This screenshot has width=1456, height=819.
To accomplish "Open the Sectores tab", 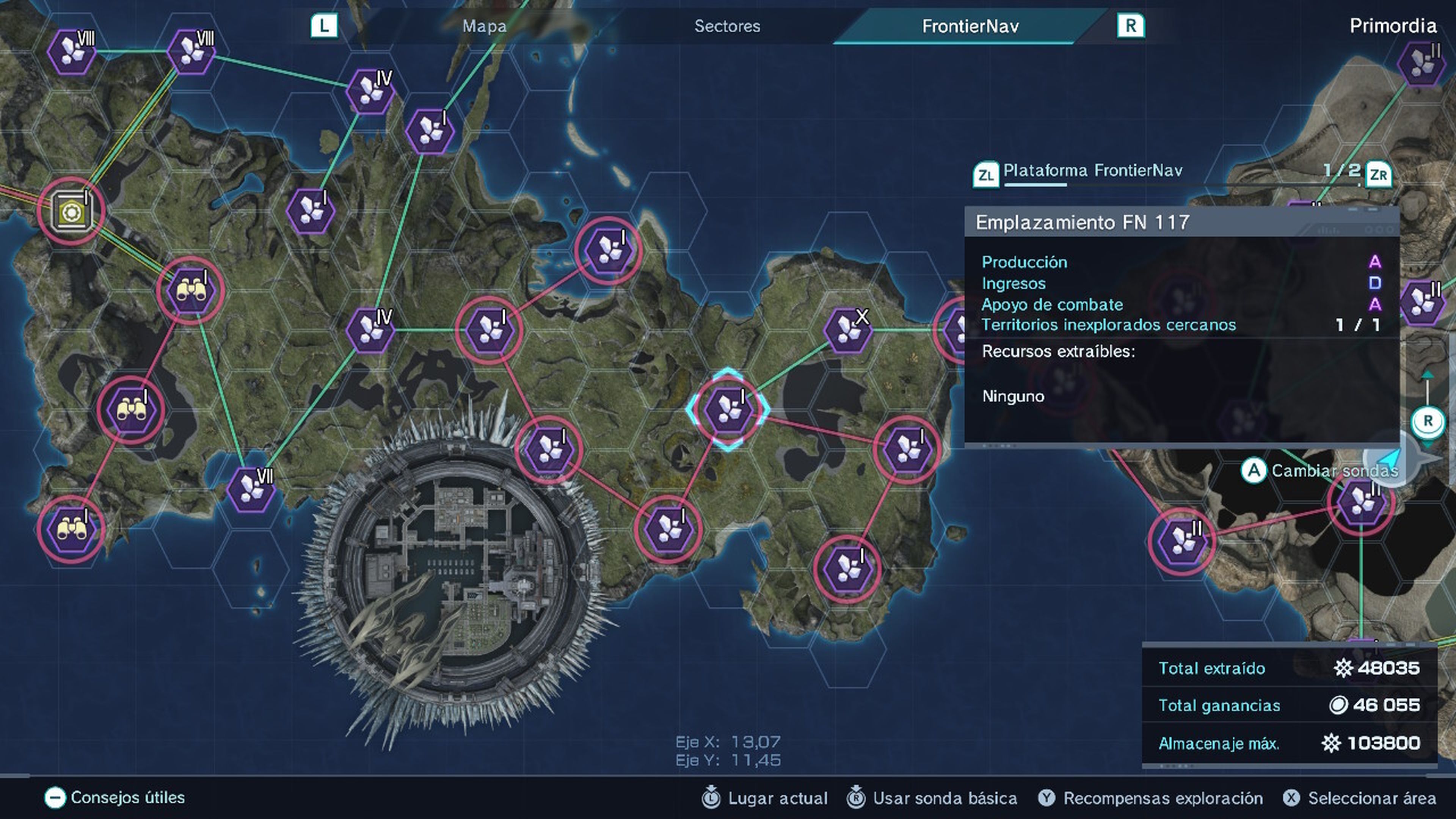I will [x=727, y=26].
